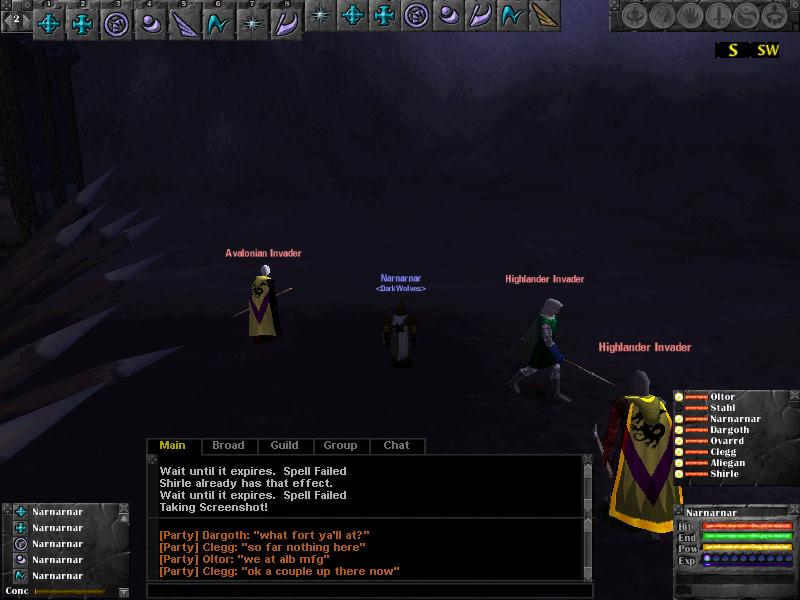Pick Aliegan from the group roster

point(727,463)
